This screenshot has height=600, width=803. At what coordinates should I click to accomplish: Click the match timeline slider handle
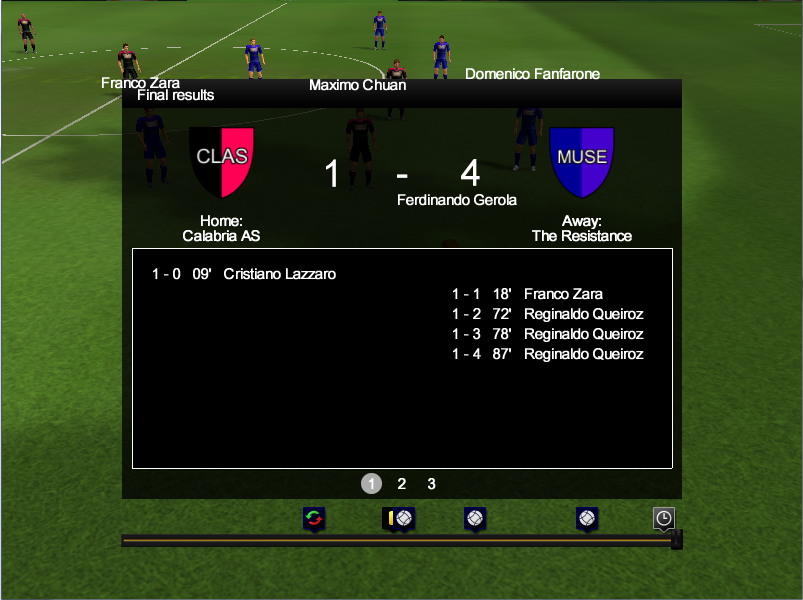click(676, 540)
